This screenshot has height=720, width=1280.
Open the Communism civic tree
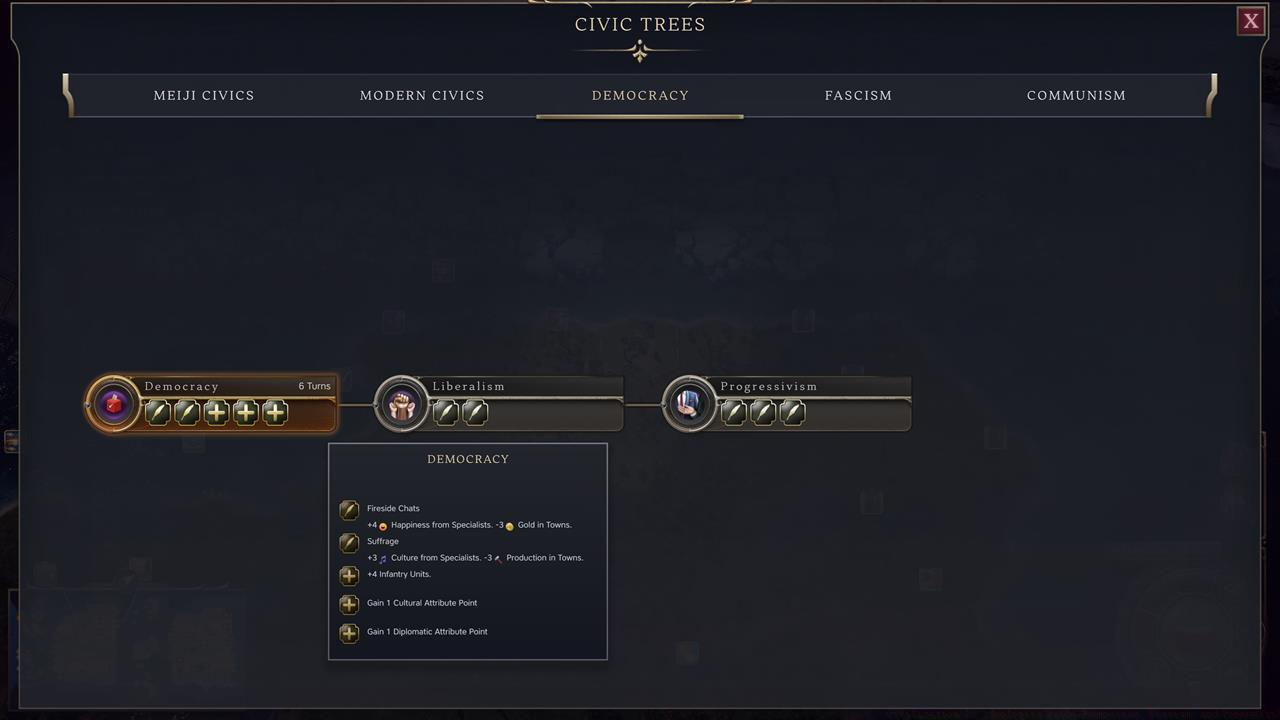1076,95
